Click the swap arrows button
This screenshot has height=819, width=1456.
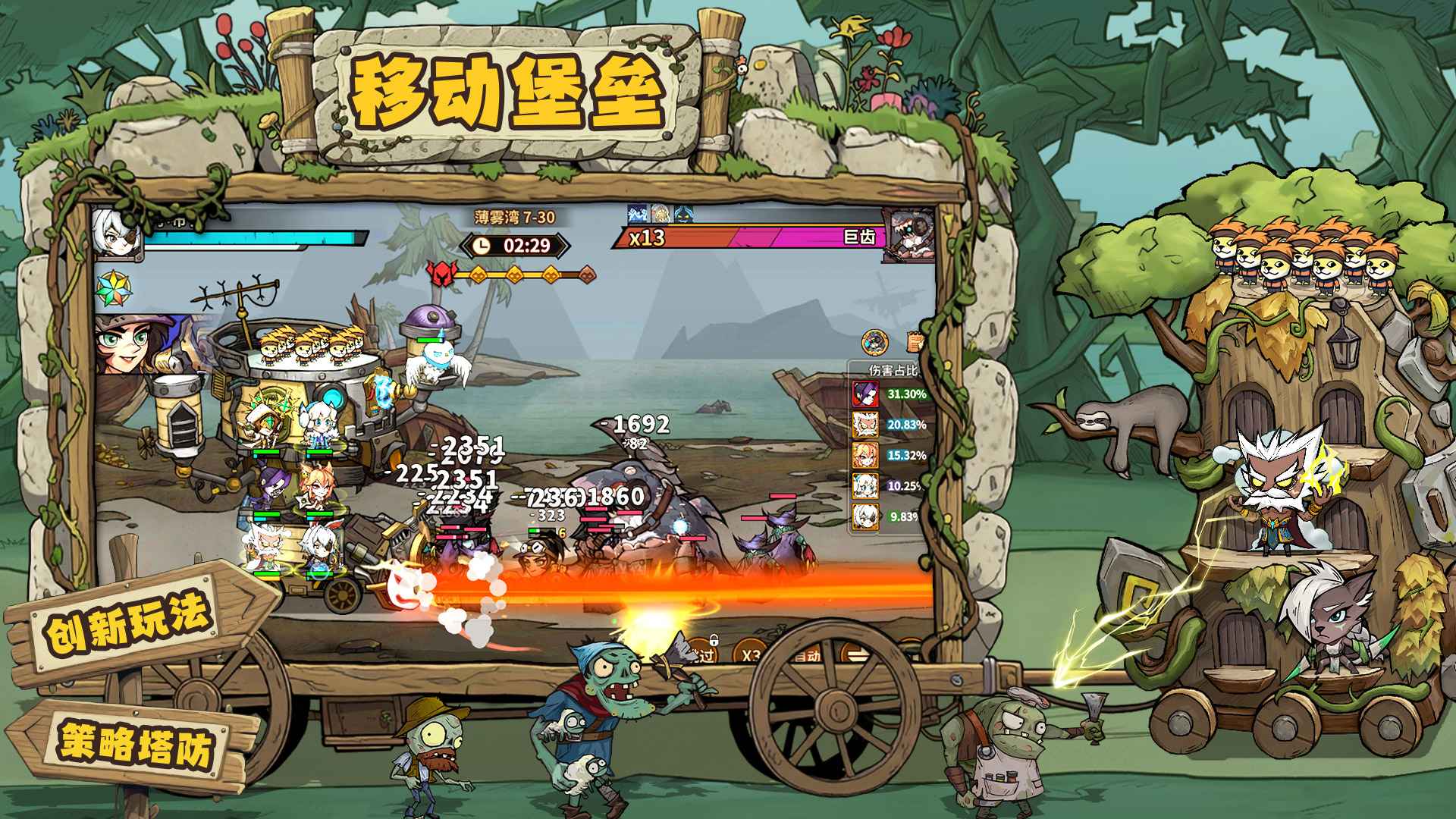(x=858, y=655)
